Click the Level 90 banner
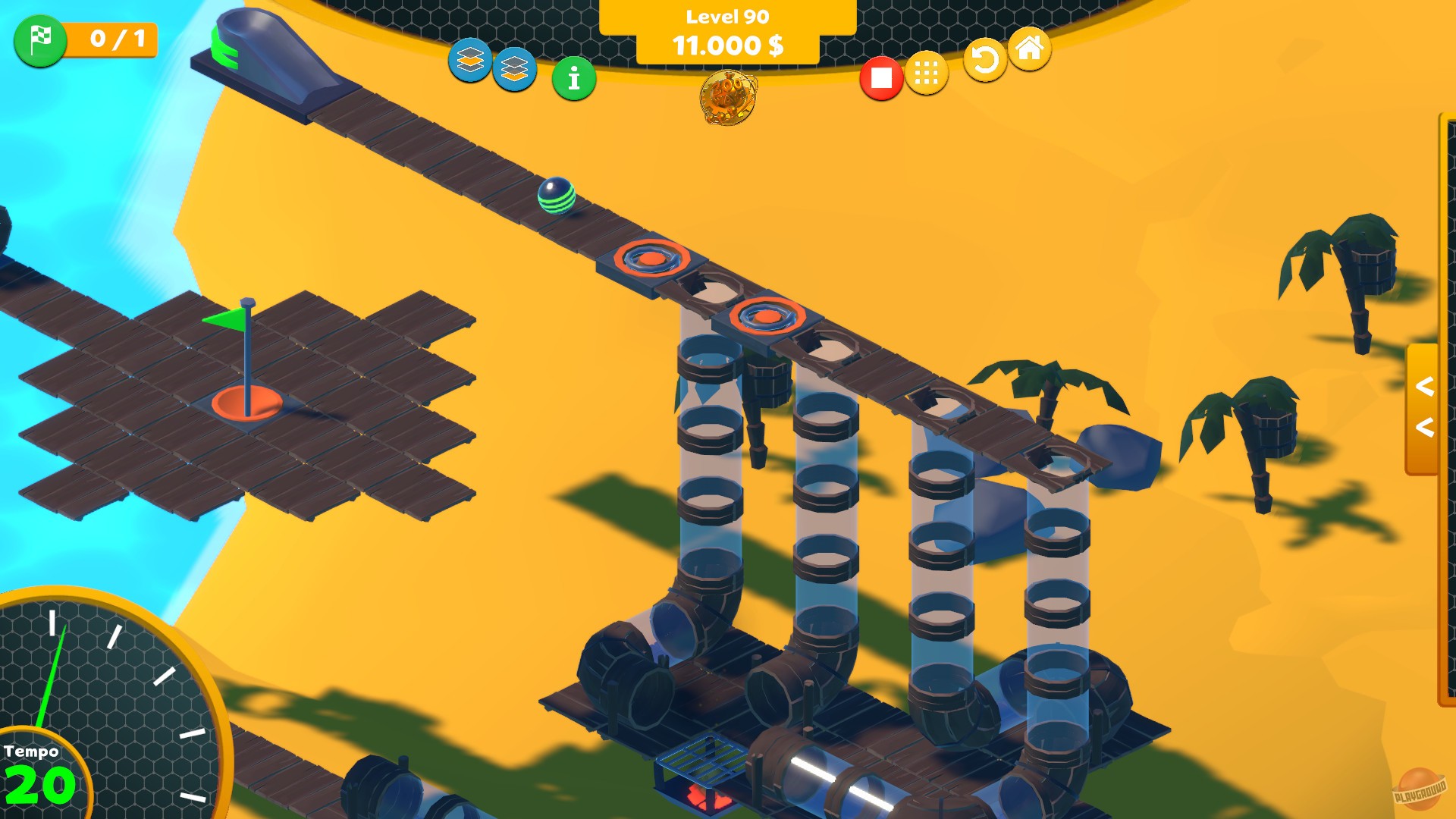Image resolution: width=1456 pixels, height=819 pixels. (726, 15)
